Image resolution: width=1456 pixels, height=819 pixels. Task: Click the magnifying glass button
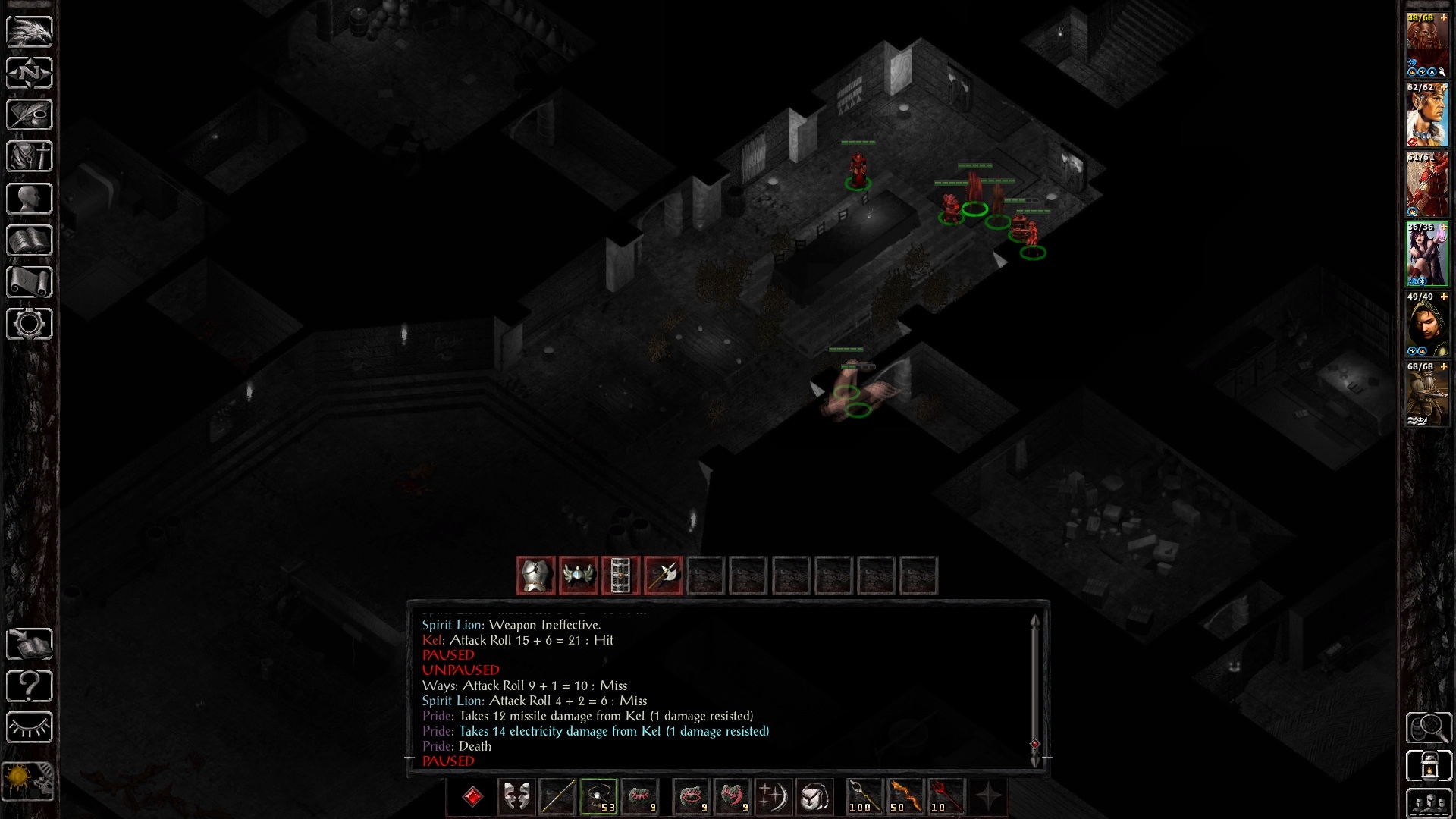[x=1429, y=728]
